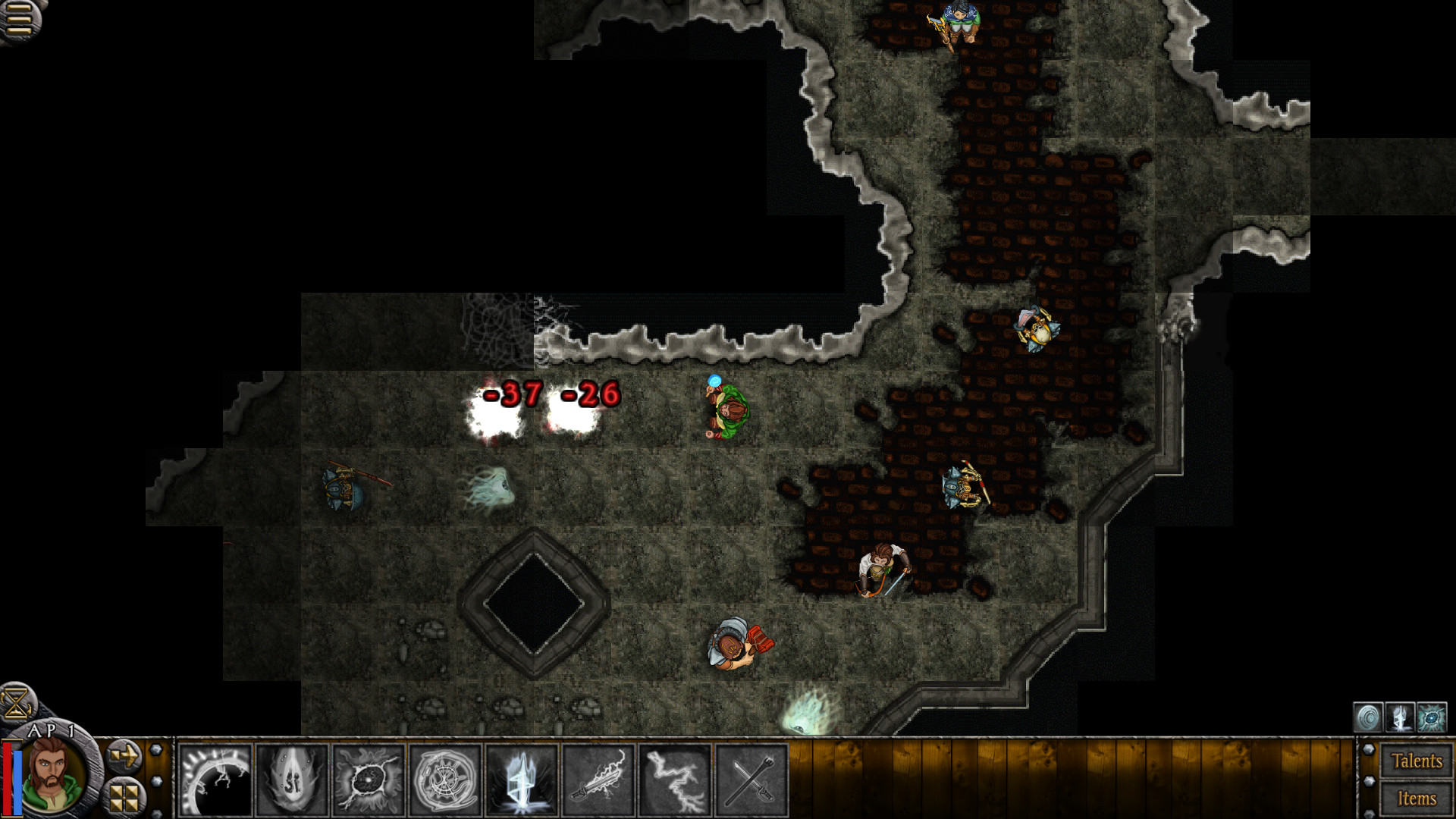
Task: Click the hourglass end-turn button
Action: point(17,702)
